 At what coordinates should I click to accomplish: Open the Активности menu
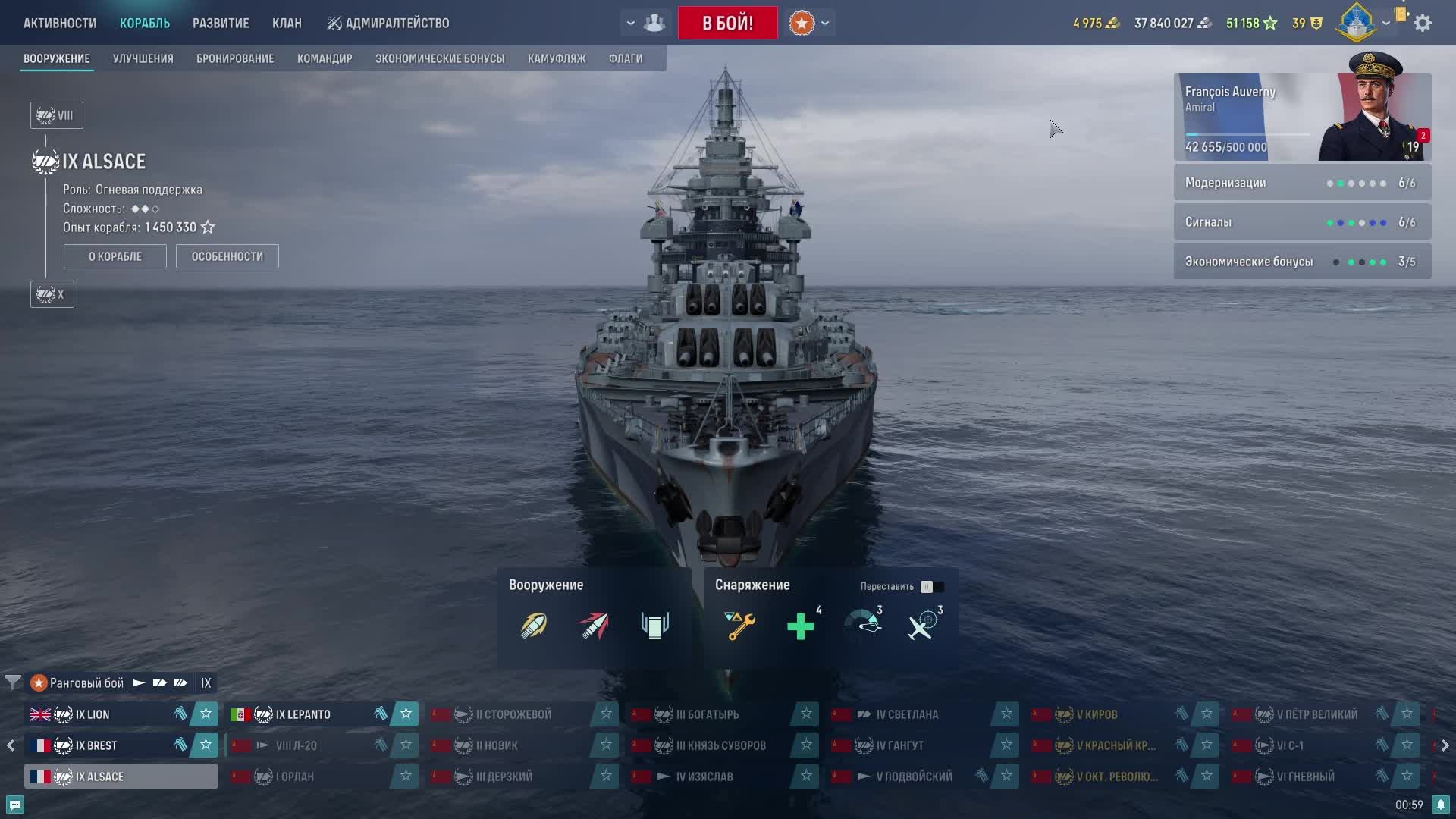pyautogui.click(x=60, y=23)
